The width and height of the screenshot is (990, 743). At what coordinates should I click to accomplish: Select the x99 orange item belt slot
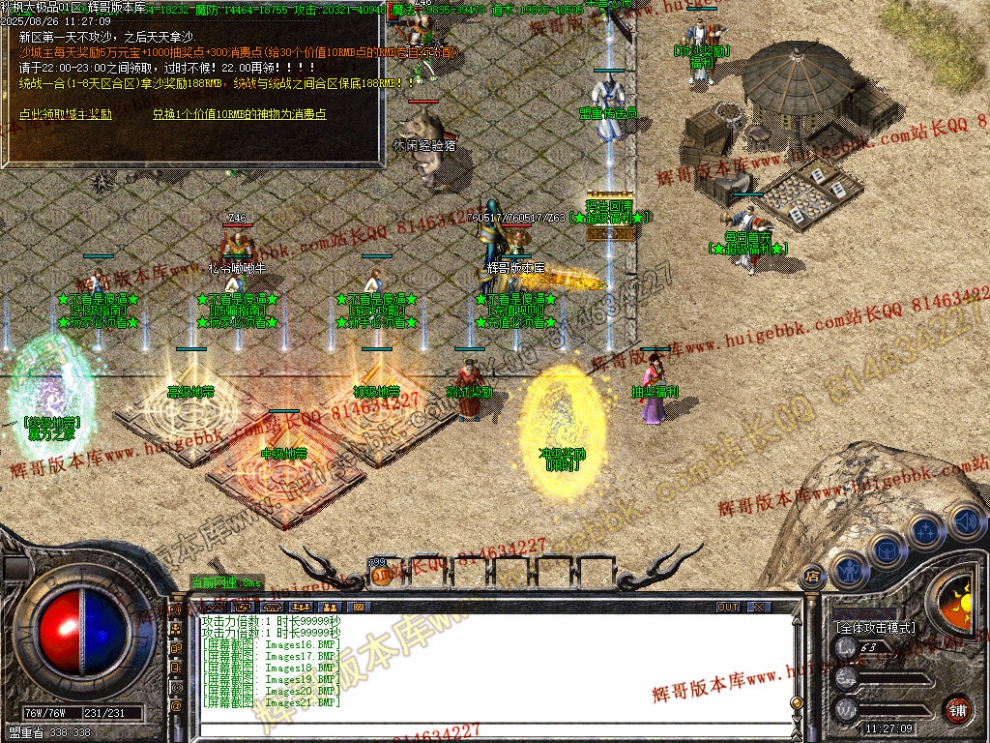379,575
